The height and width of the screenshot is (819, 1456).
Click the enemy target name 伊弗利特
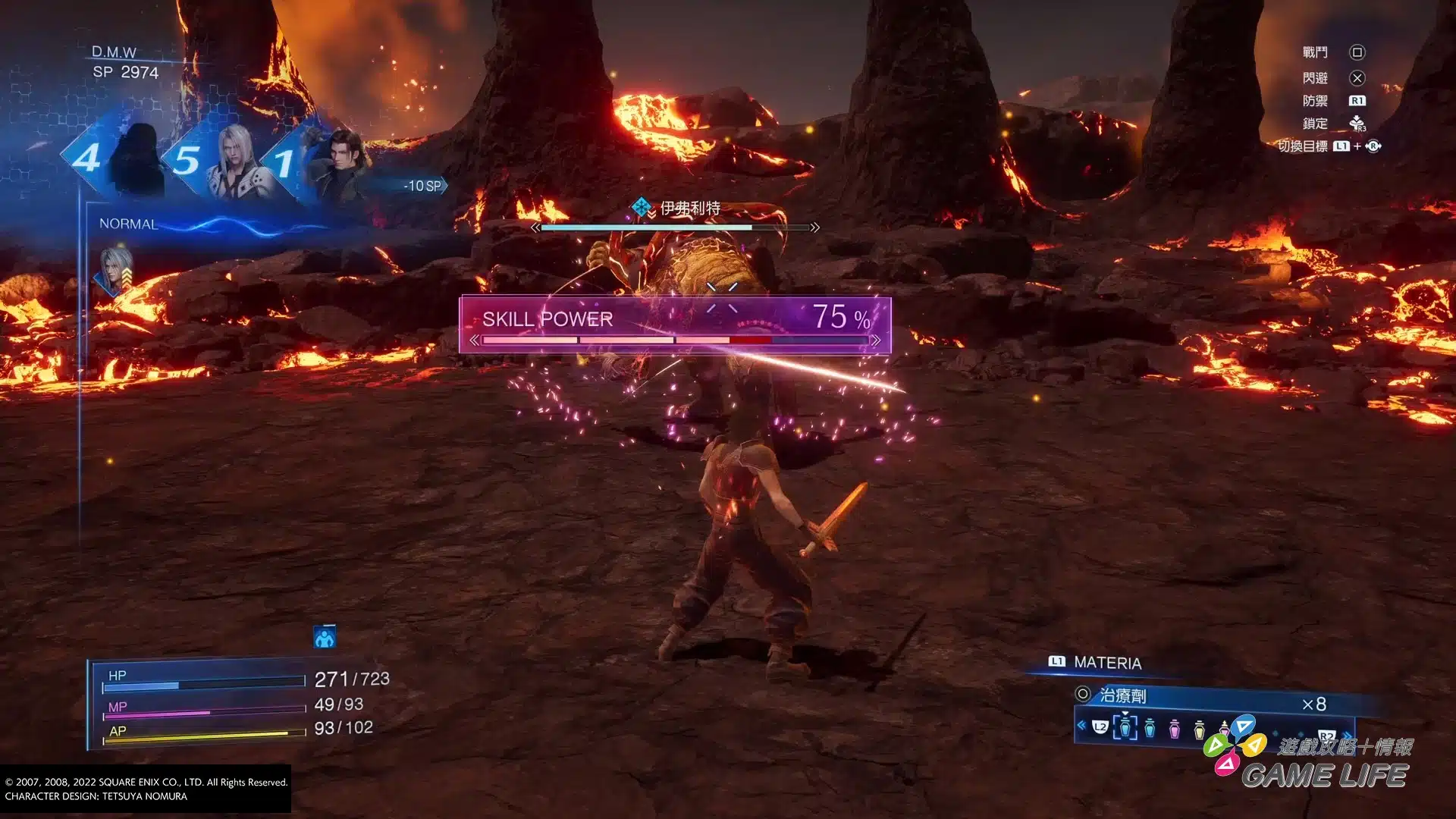tap(689, 208)
